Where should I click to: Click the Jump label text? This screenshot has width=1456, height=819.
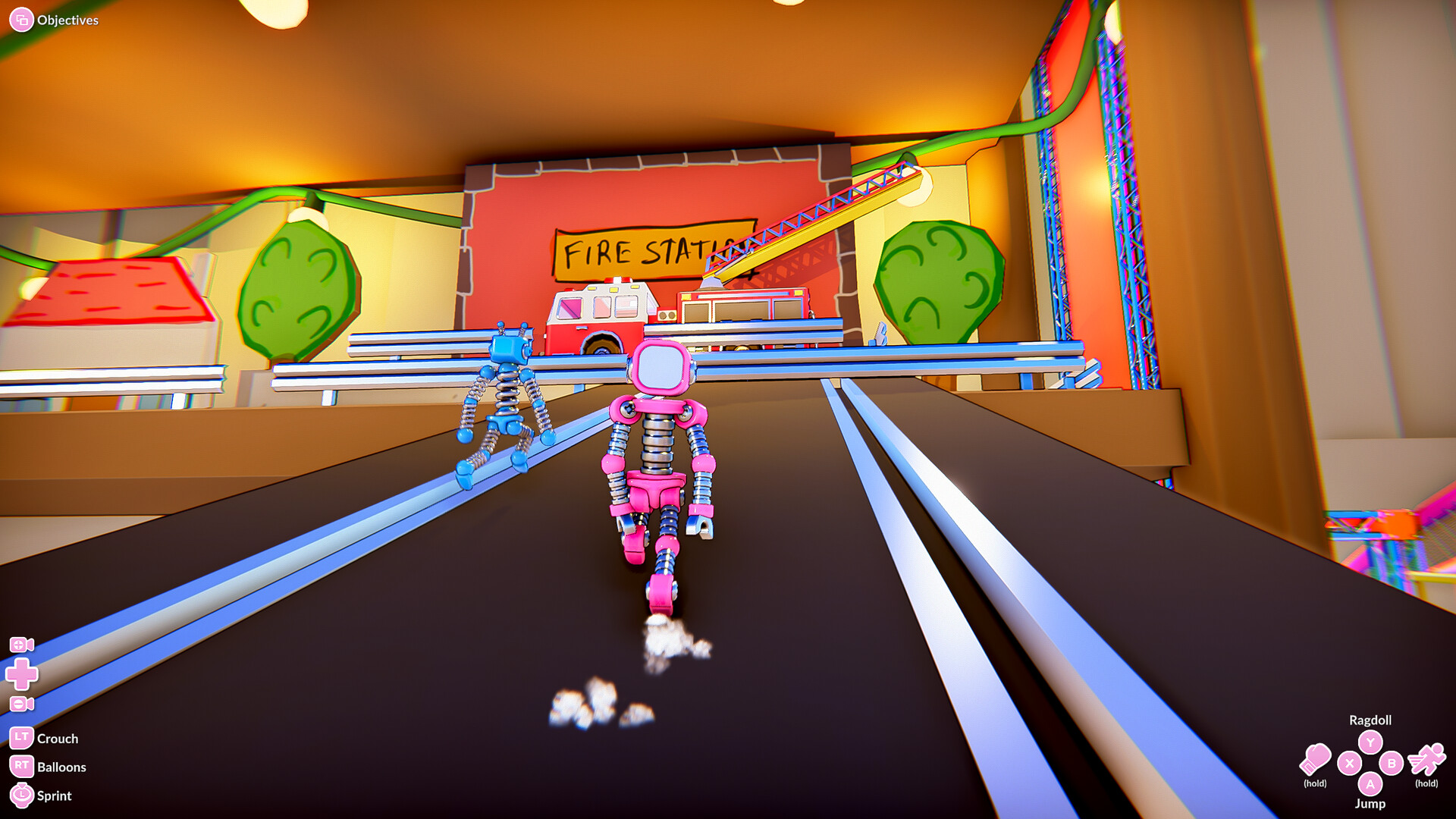coord(1371,803)
